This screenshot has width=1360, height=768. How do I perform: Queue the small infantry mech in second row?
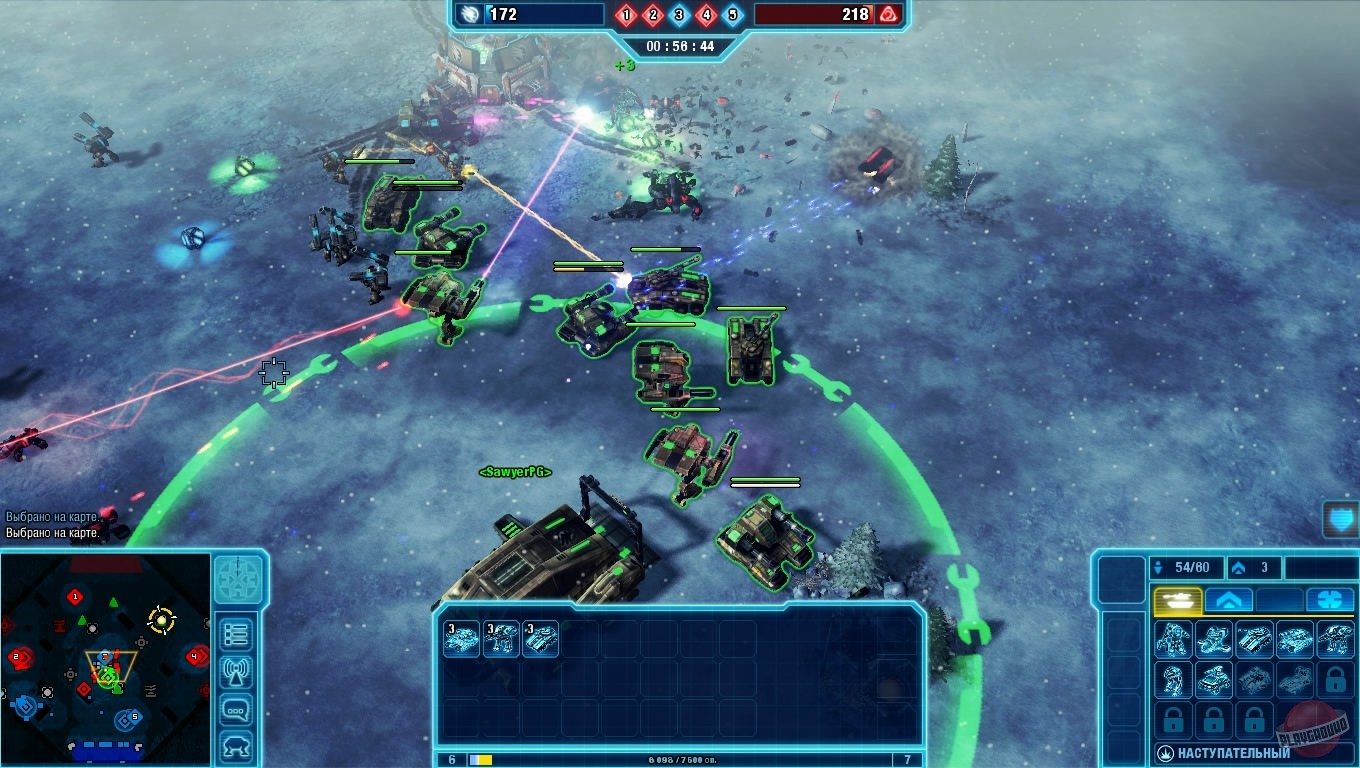[x=1174, y=680]
